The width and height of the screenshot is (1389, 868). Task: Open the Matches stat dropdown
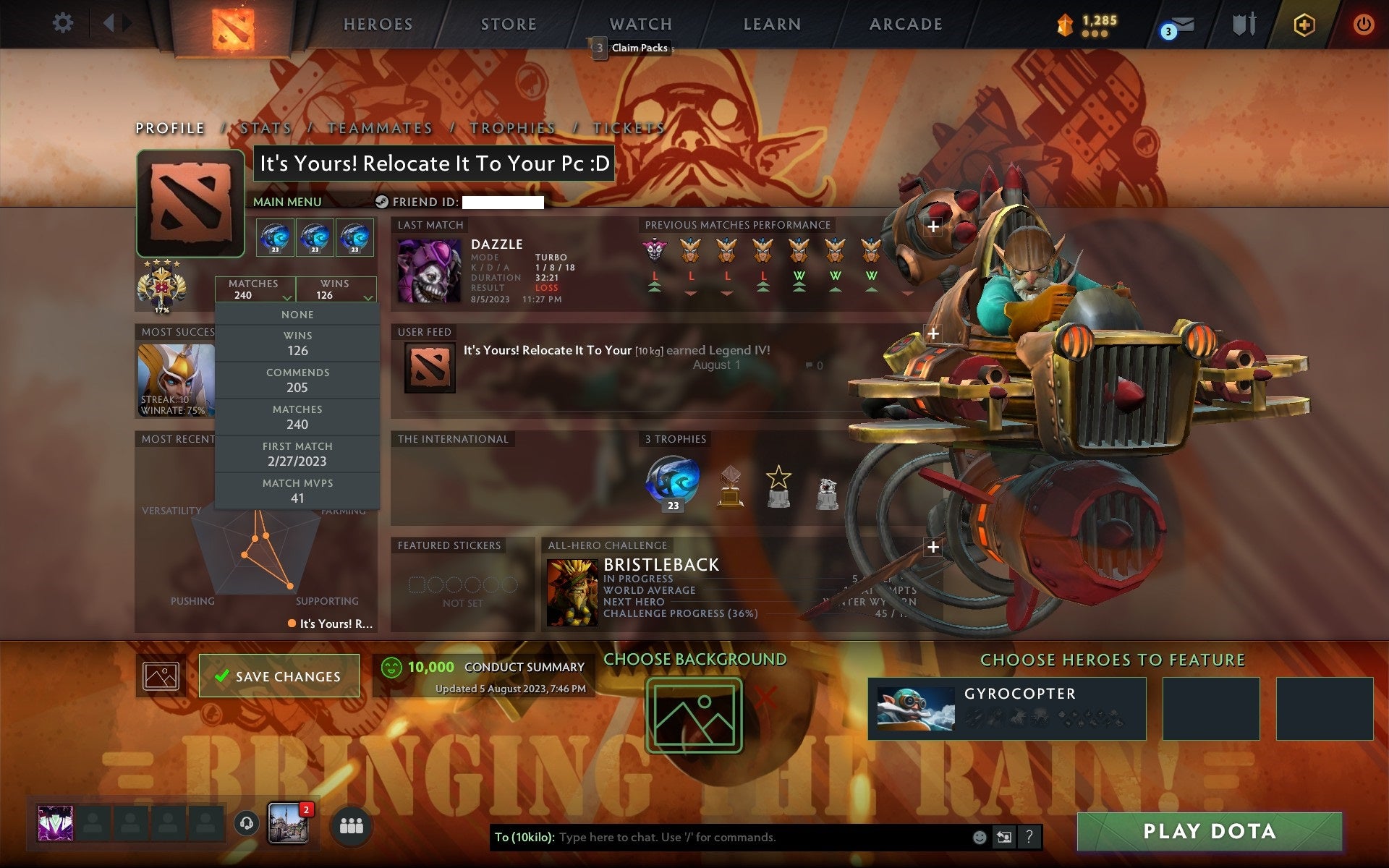[254, 289]
